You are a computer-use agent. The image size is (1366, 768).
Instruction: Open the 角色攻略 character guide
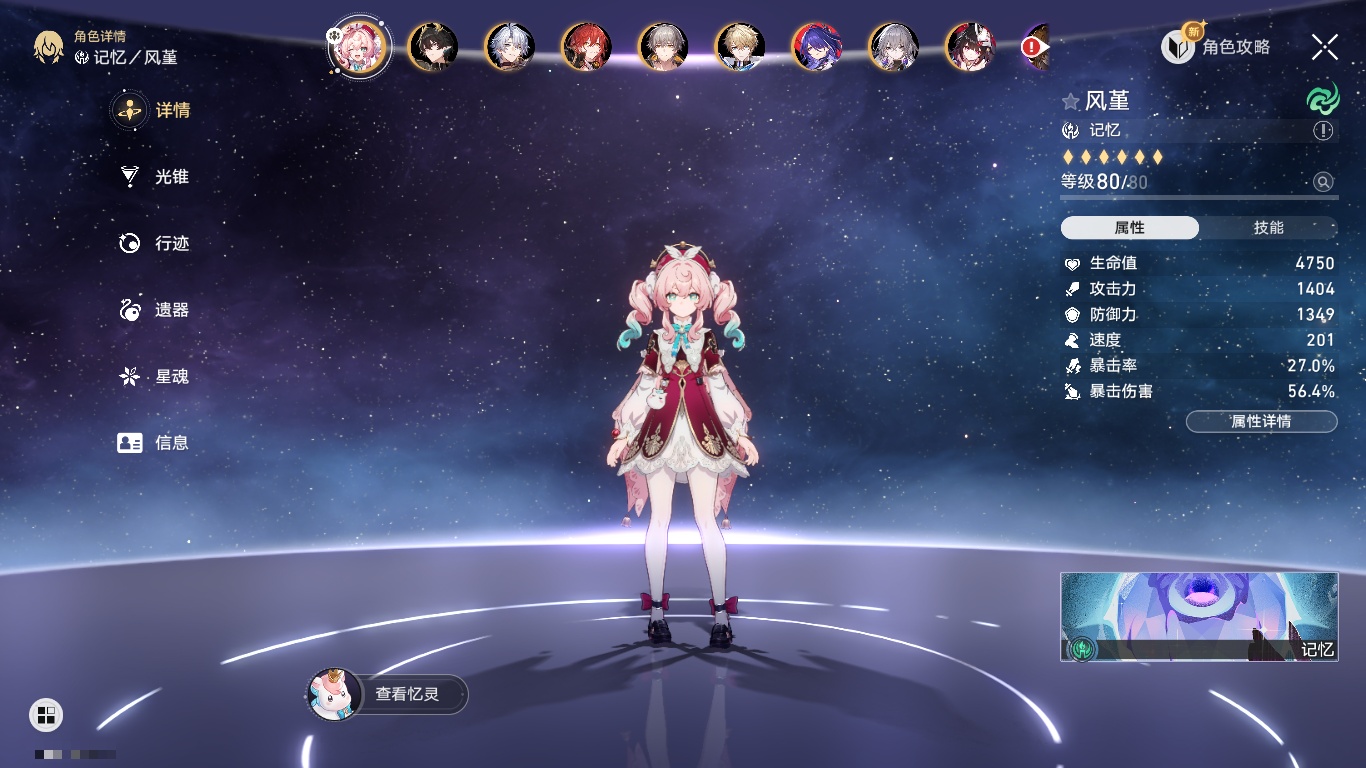tap(1217, 46)
